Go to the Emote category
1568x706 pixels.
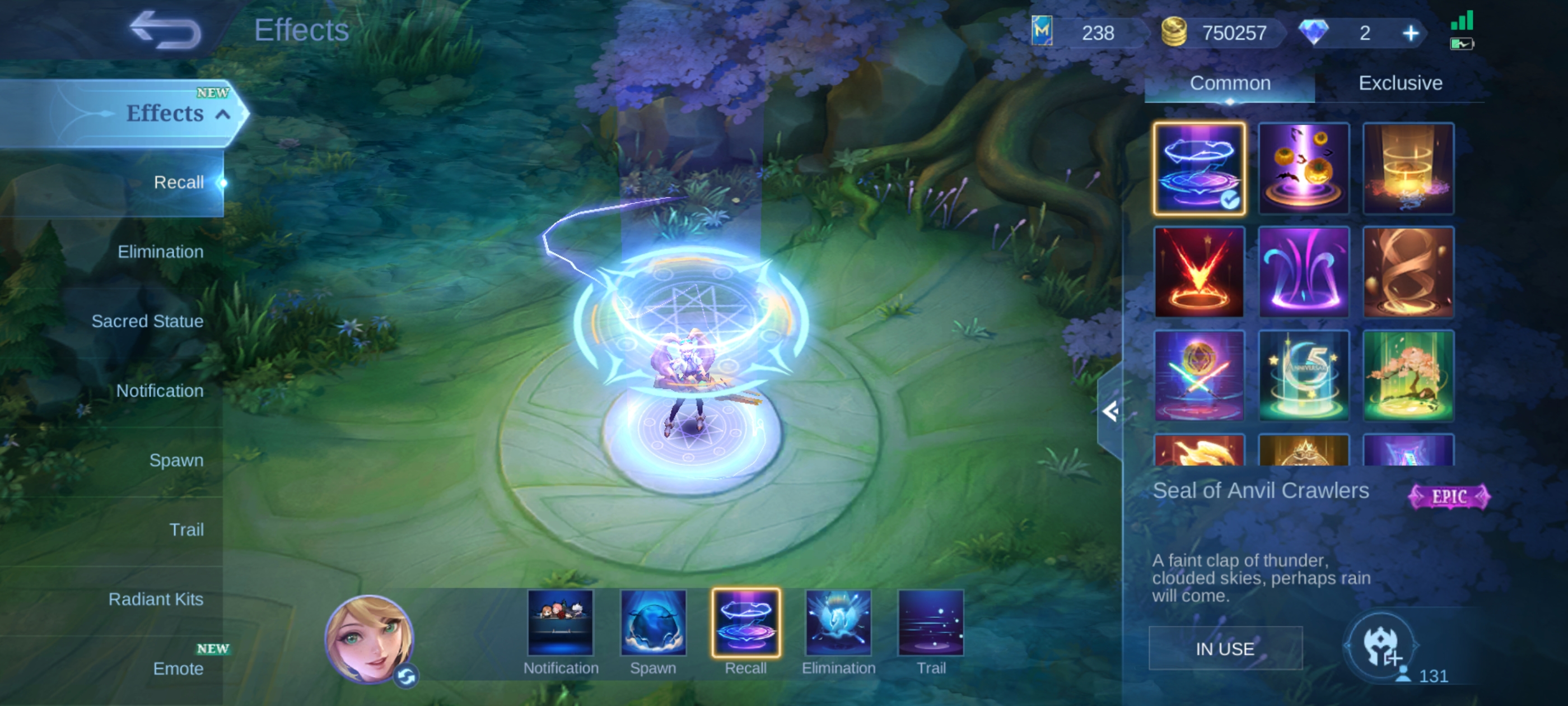coord(178,668)
